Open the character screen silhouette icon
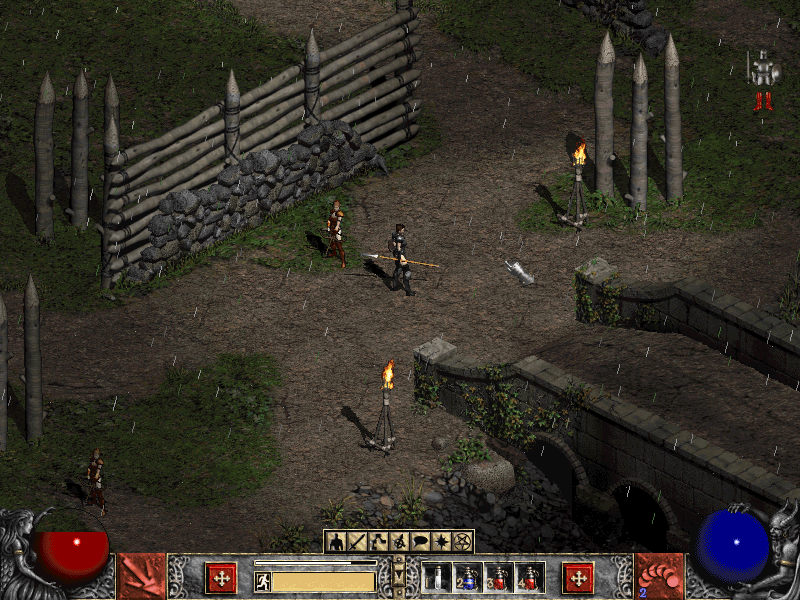800x600 pixels. (336, 542)
